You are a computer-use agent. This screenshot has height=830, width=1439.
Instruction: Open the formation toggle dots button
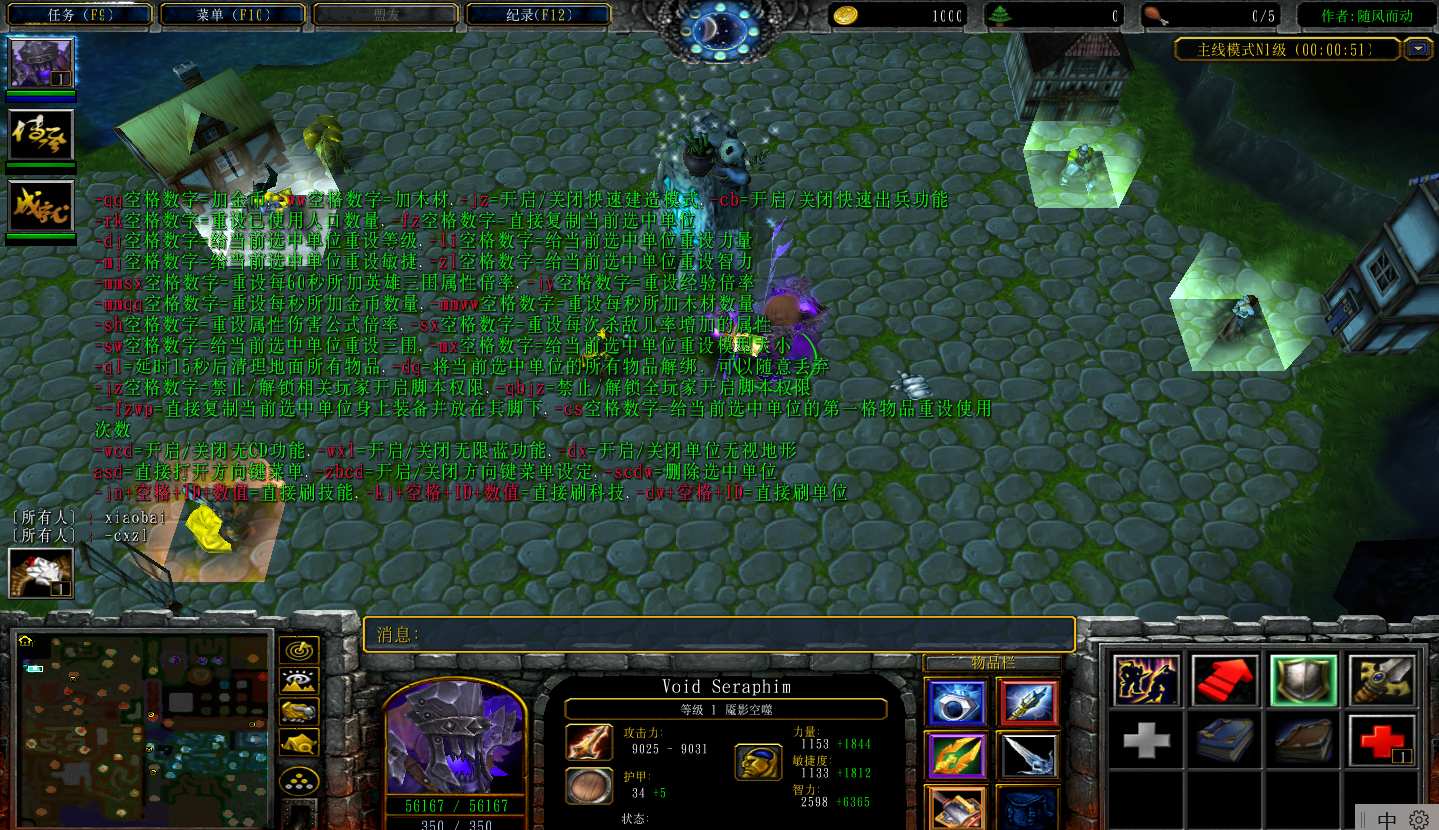tap(298, 780)
